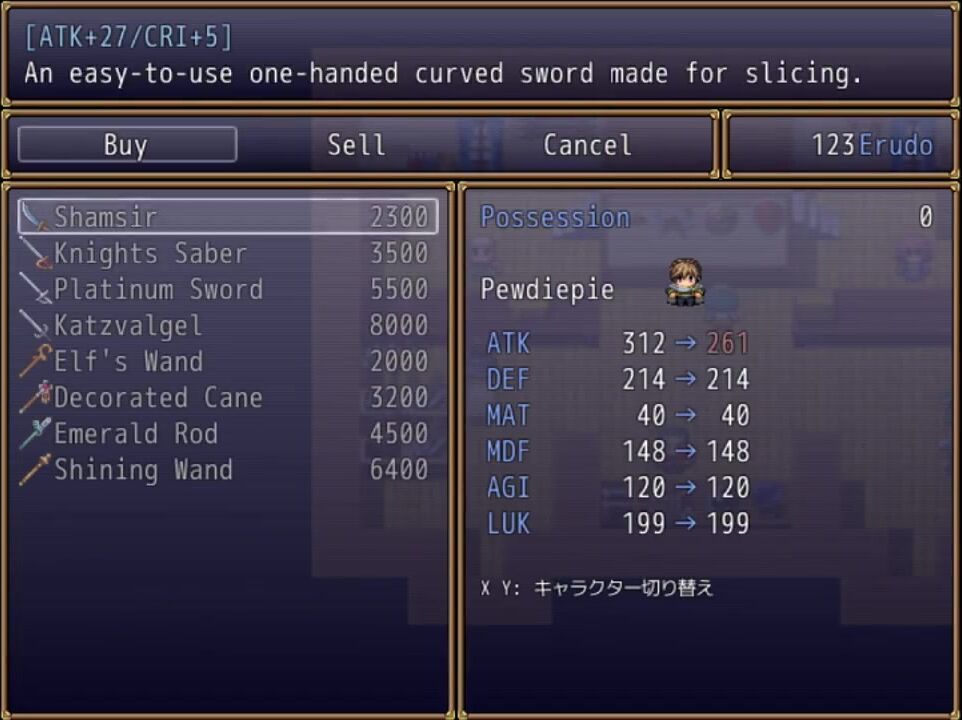The image size is (962, 720).
Task: Select the Shamsir sword for 2300
Action: pos(228,217)
